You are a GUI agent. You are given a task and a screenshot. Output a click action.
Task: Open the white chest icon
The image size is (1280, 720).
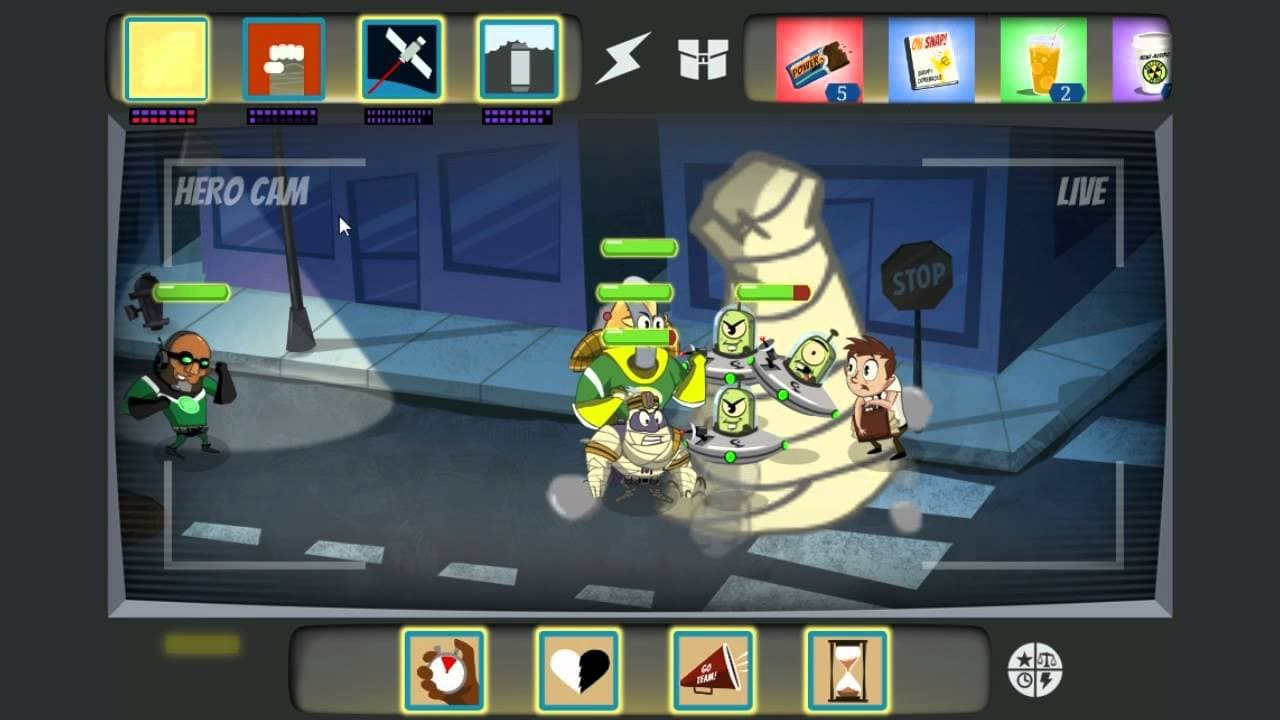point(703,60)
